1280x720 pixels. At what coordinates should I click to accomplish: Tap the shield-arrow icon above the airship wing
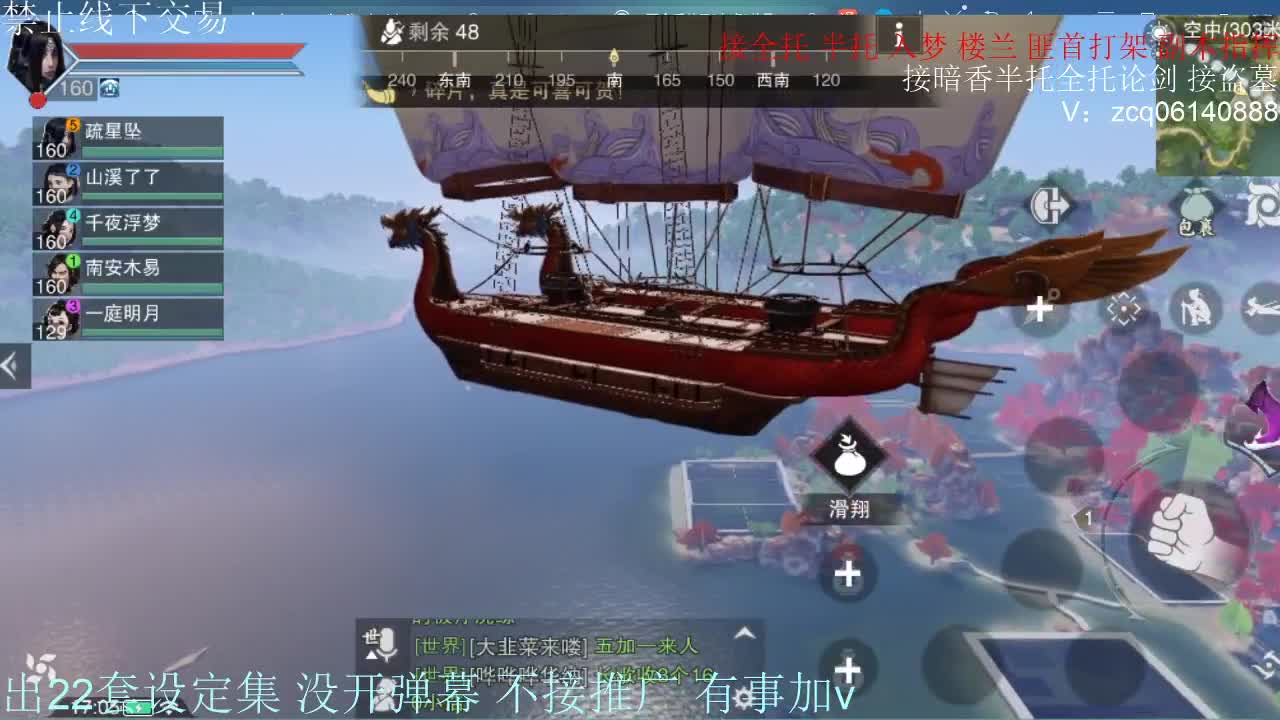point(1050,204)
